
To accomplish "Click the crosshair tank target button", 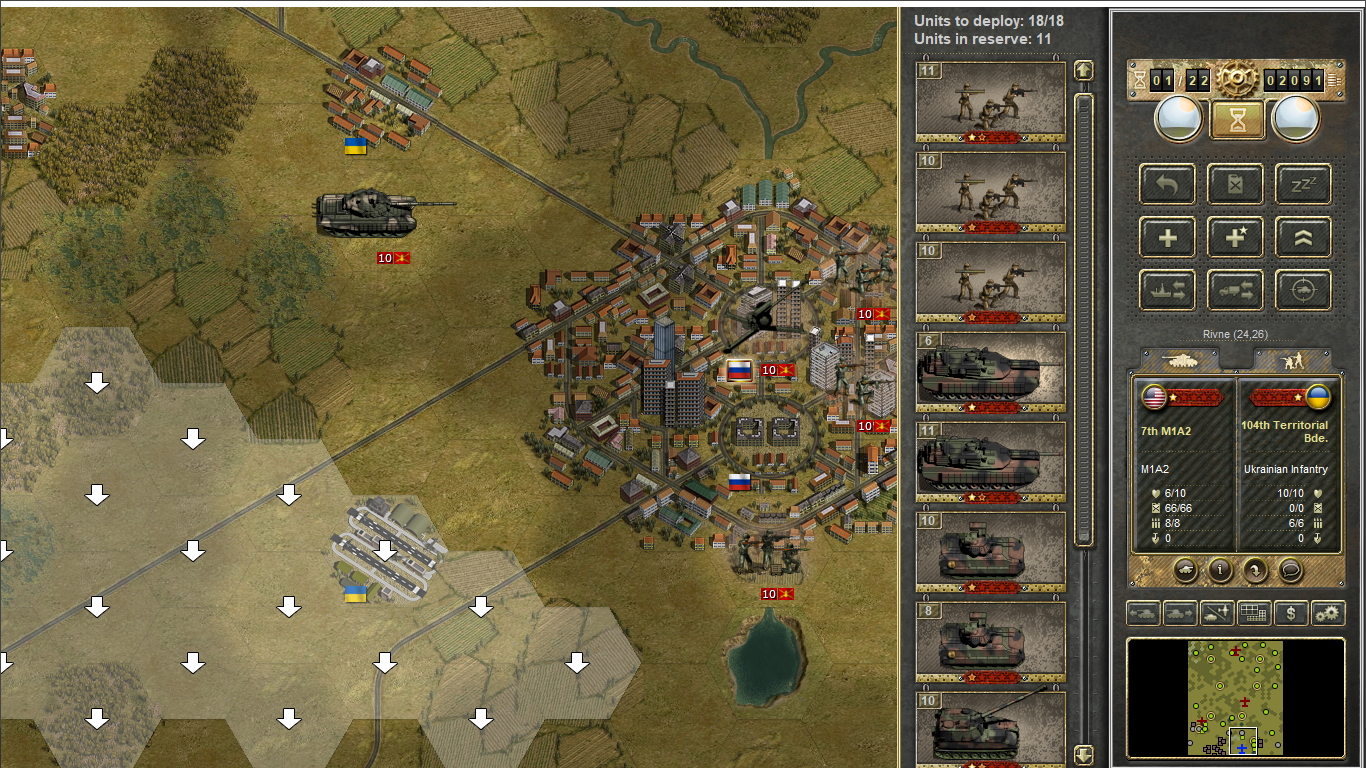I will (1303, 291).
